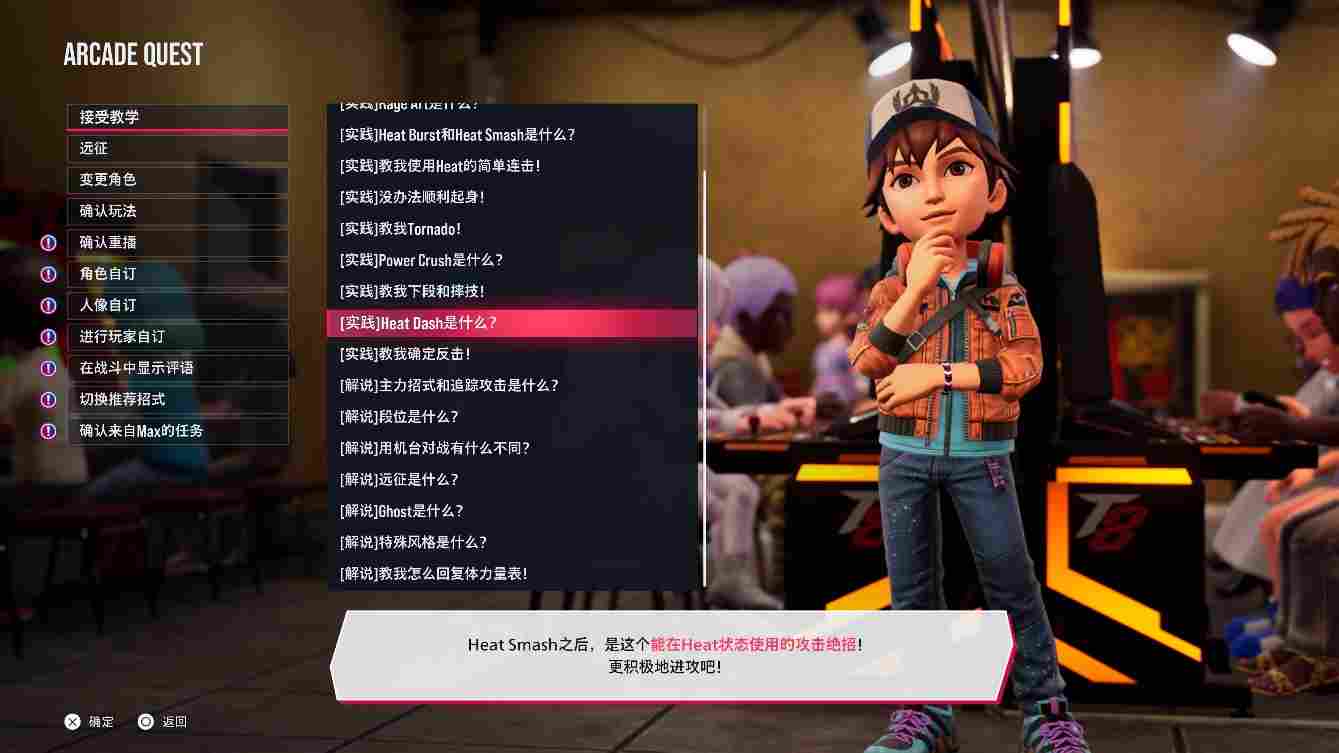Click the notification icon next to 角色自订
The height and width of the screenshot is (753, 1339).
point(48,274)
